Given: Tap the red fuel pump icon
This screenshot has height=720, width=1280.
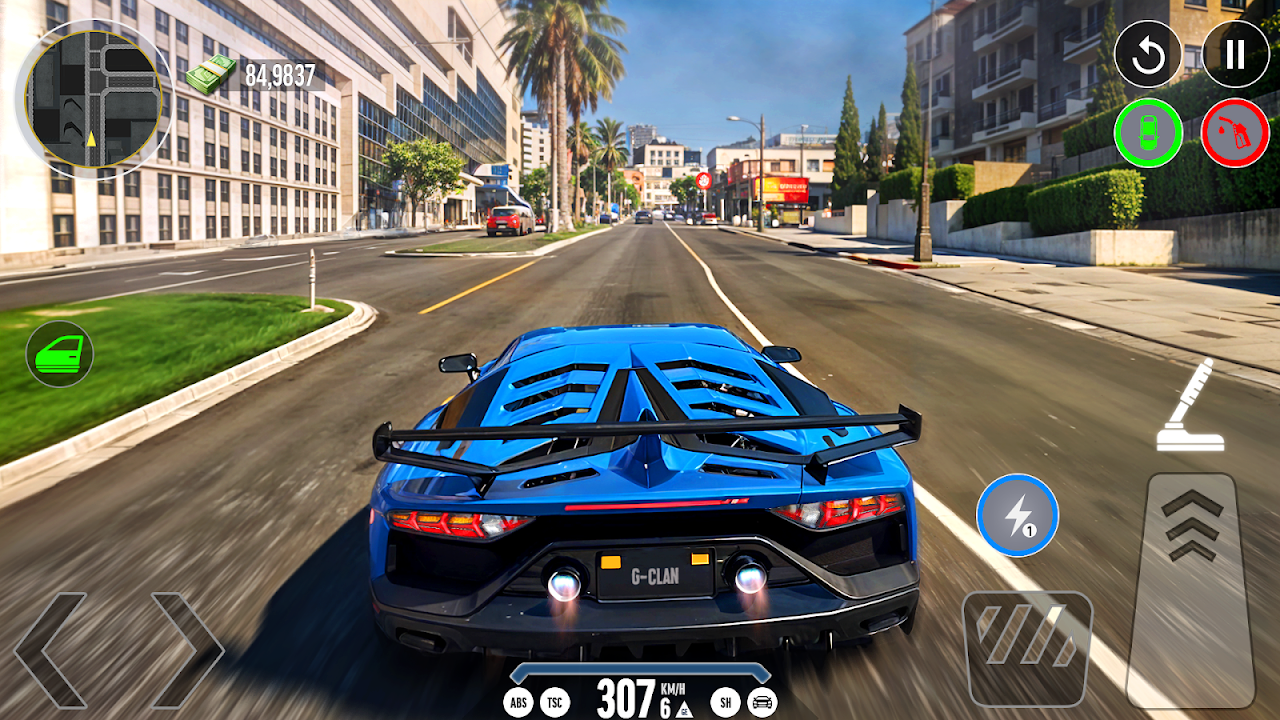Looking at the screenshot, I should coord(1235,133).
